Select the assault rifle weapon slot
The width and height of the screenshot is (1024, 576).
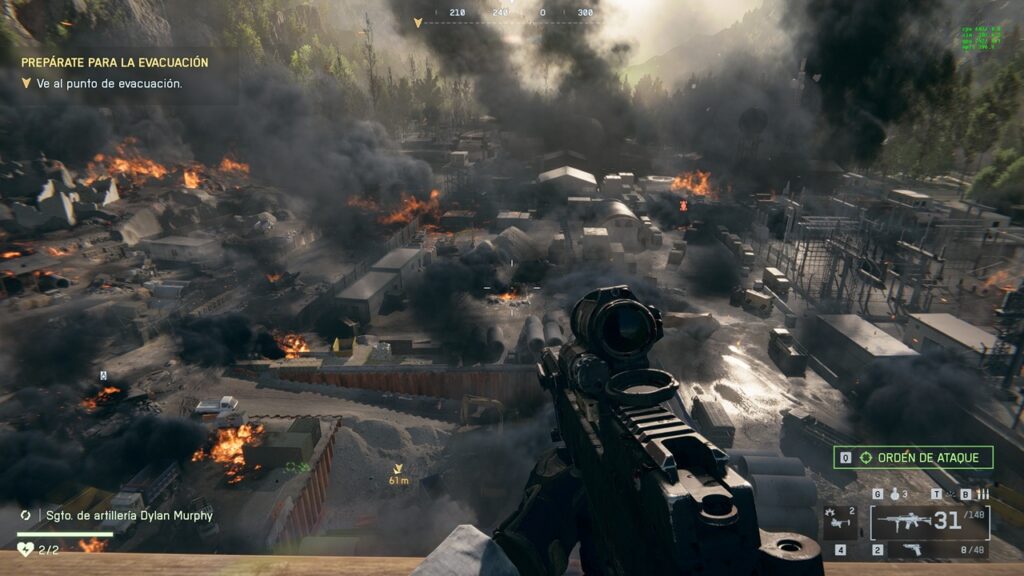906,522
